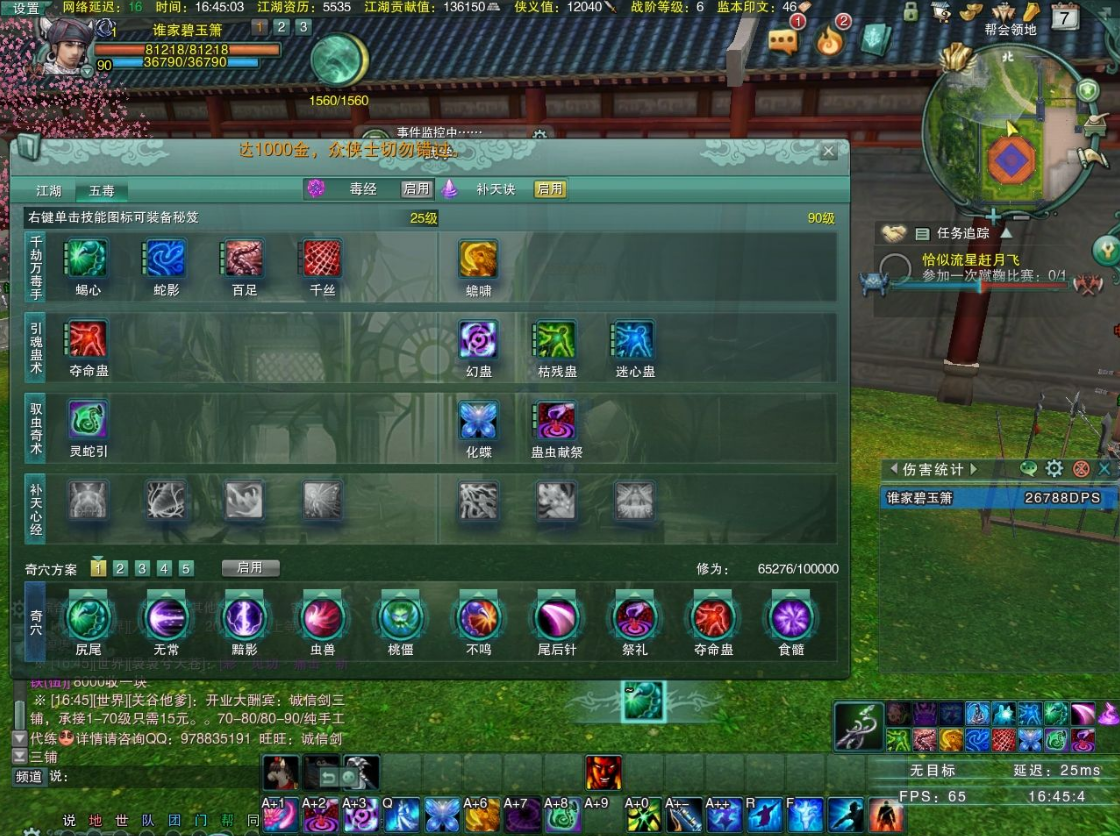Click the 幻蛊 skill icon
Screen dimensions: 1120x836
(478, 339)
